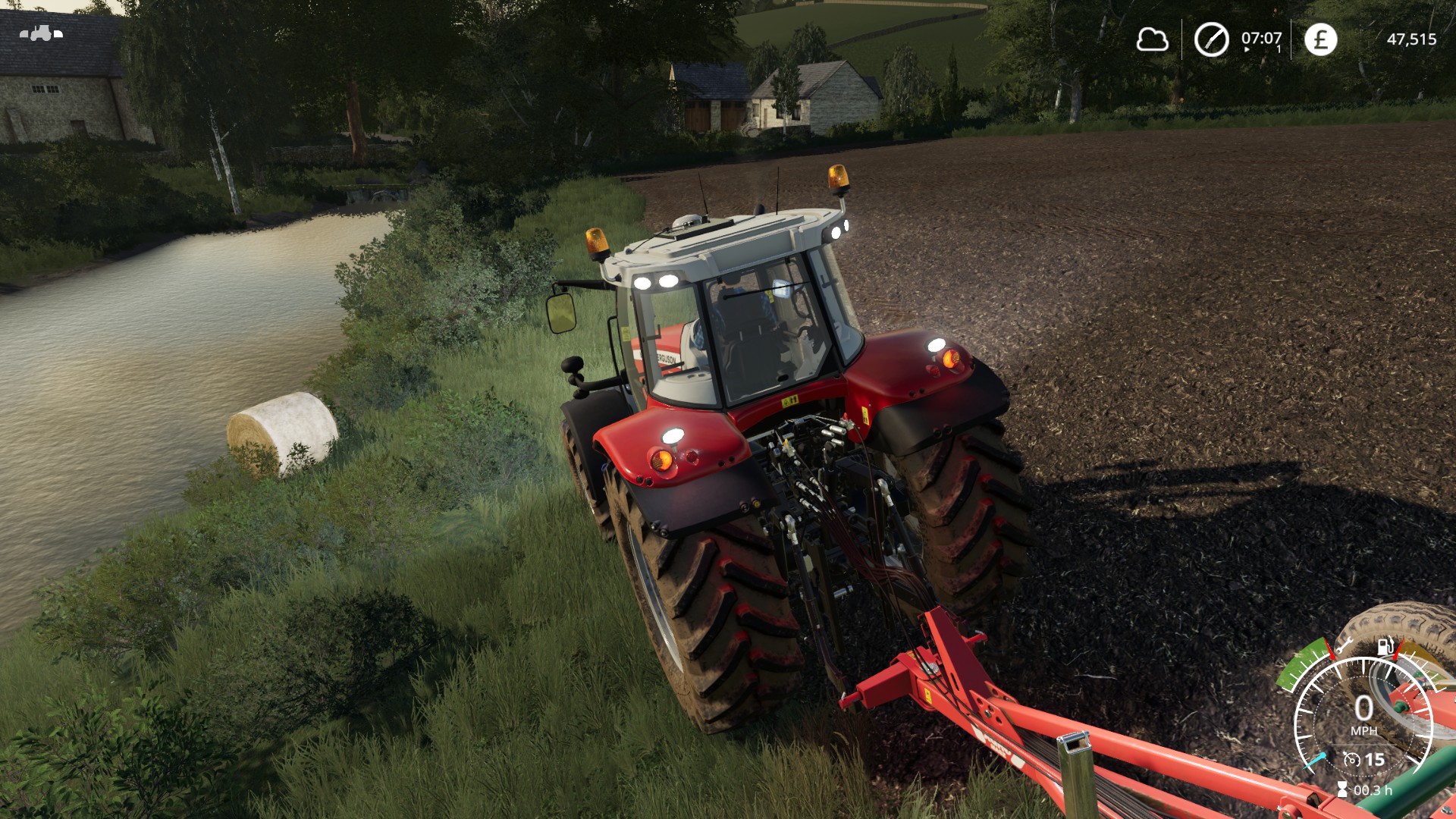Click the clock dial icon beside the time
Screen dimensions: 1456x819
pos(1211,39)
